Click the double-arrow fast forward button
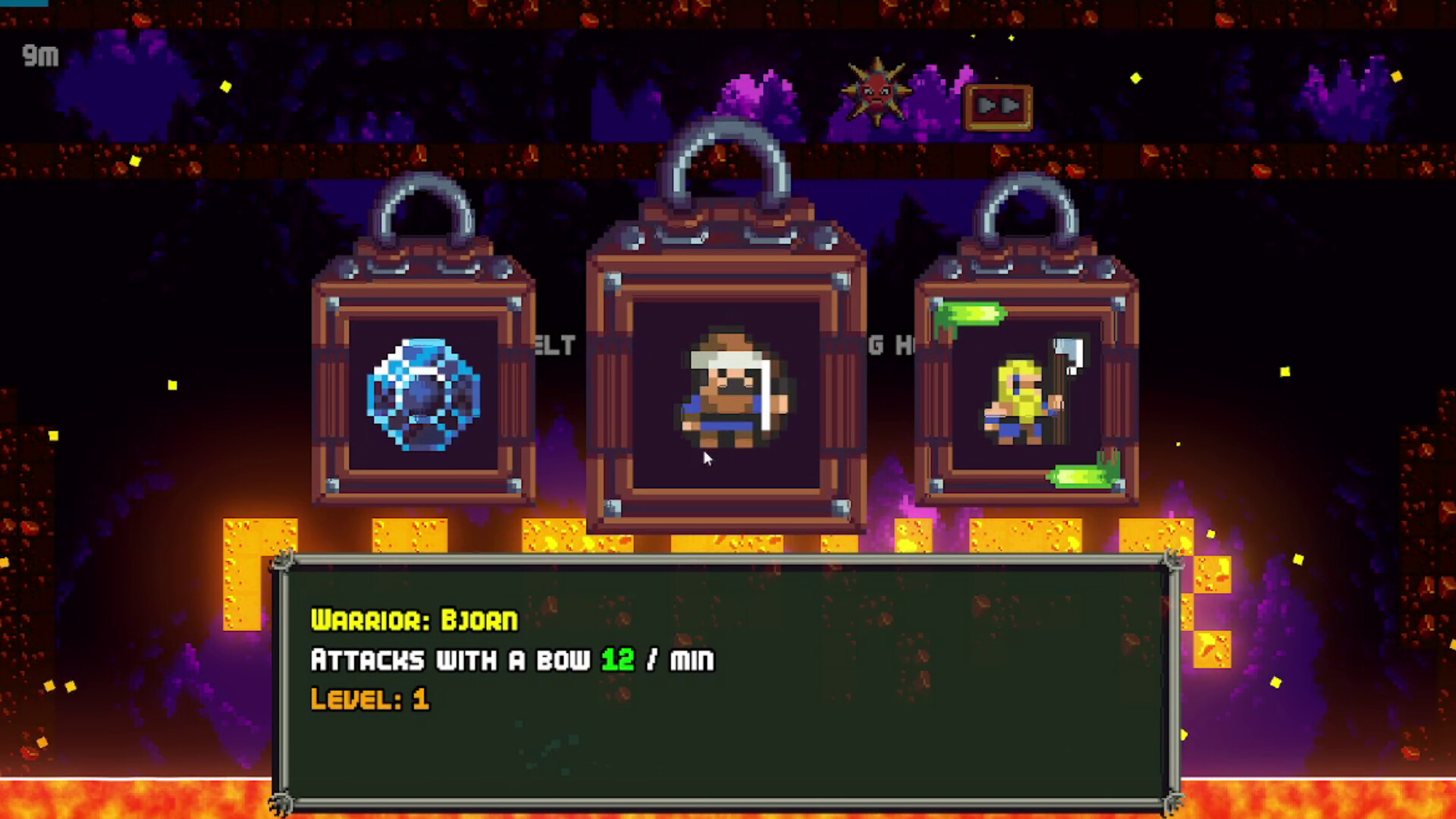 [x=997, y=106]
